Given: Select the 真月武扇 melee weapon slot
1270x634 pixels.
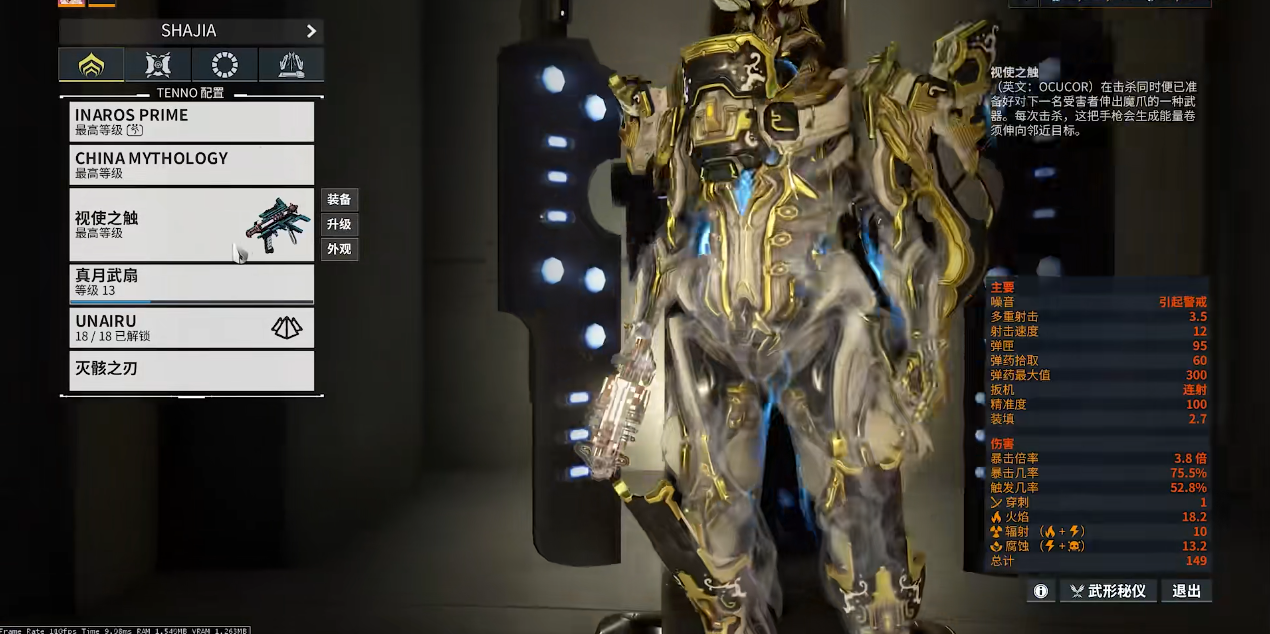Looking at the screenshot, I should pyautogui.click(x=192, y=283).
